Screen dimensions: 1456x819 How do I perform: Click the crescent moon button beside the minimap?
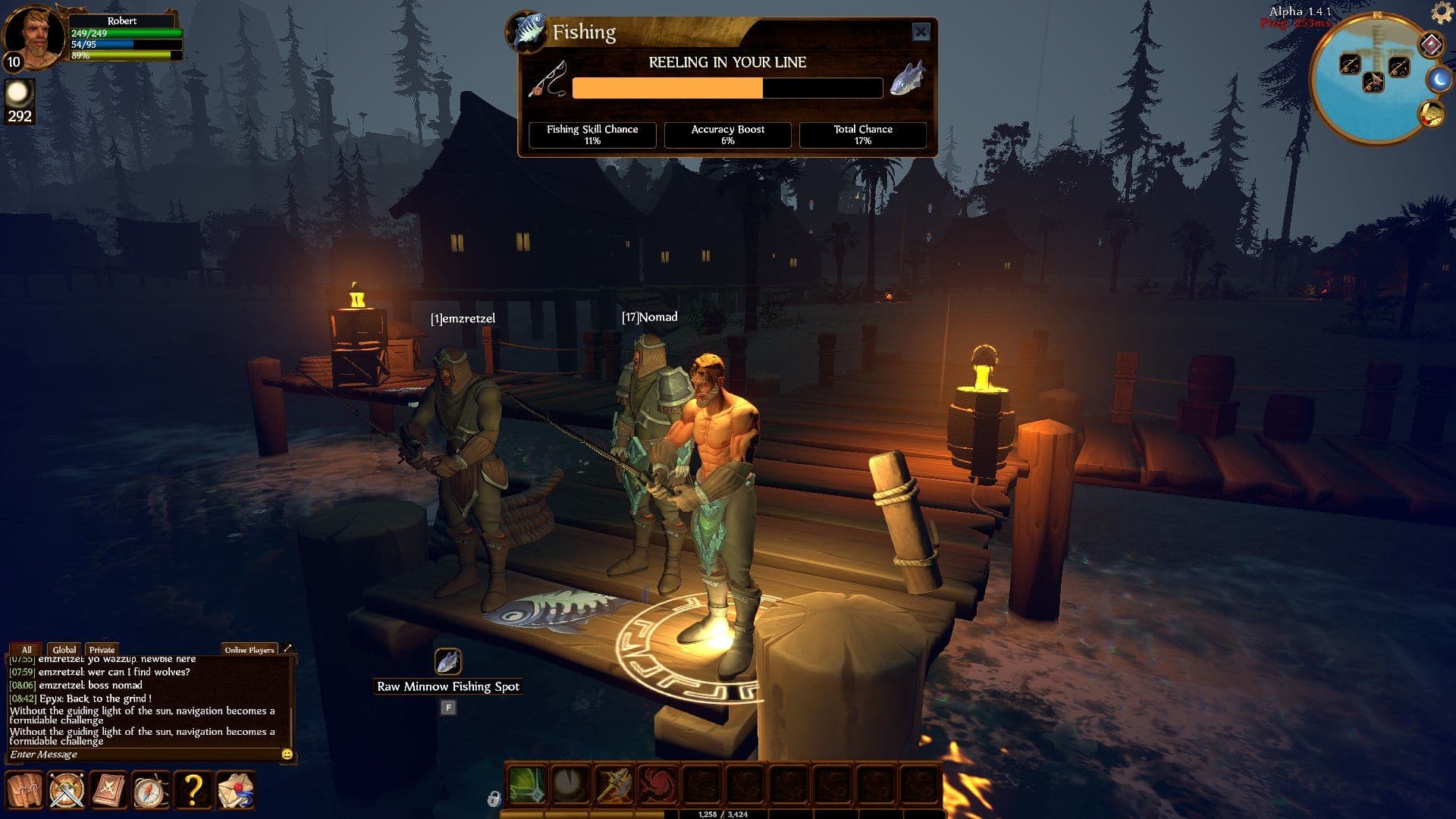(x=1438, y=79)
